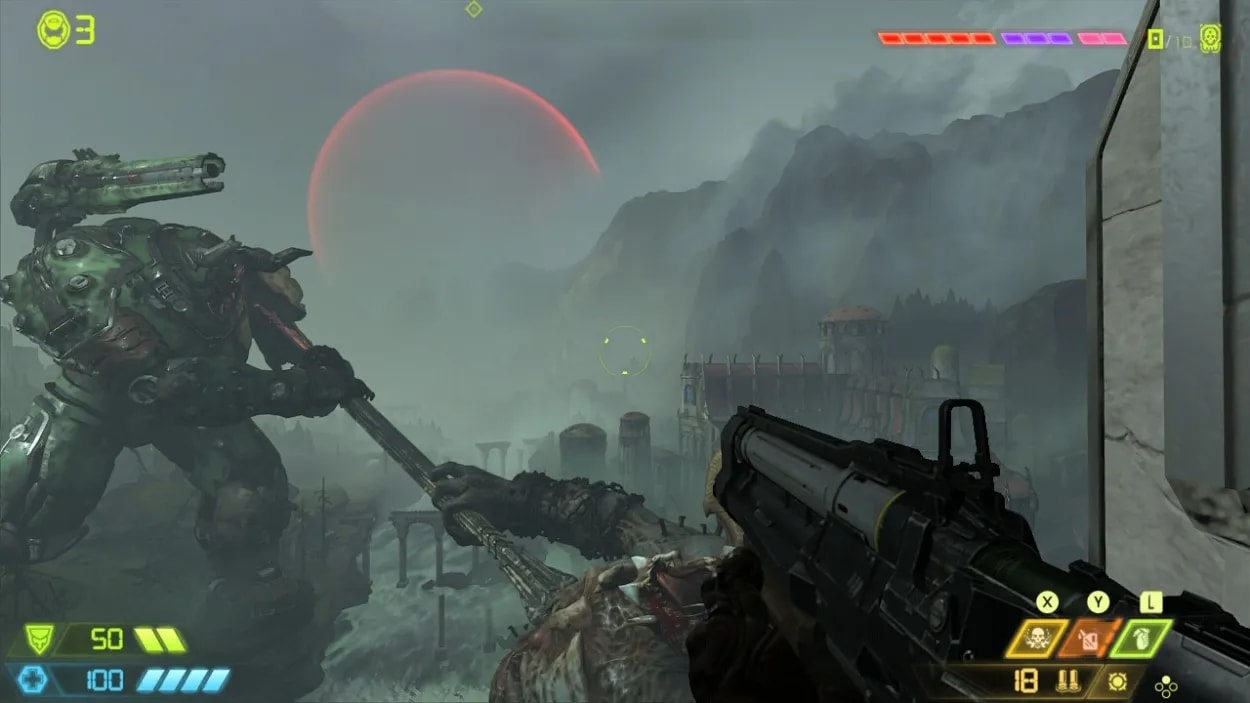Click the weapon mod sun icon
The image size is (1250, 703).
[1120, 683]
